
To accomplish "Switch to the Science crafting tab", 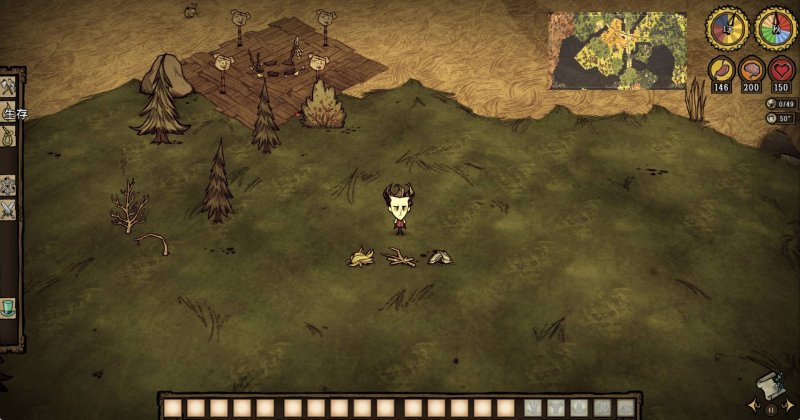I will point(8,185).
